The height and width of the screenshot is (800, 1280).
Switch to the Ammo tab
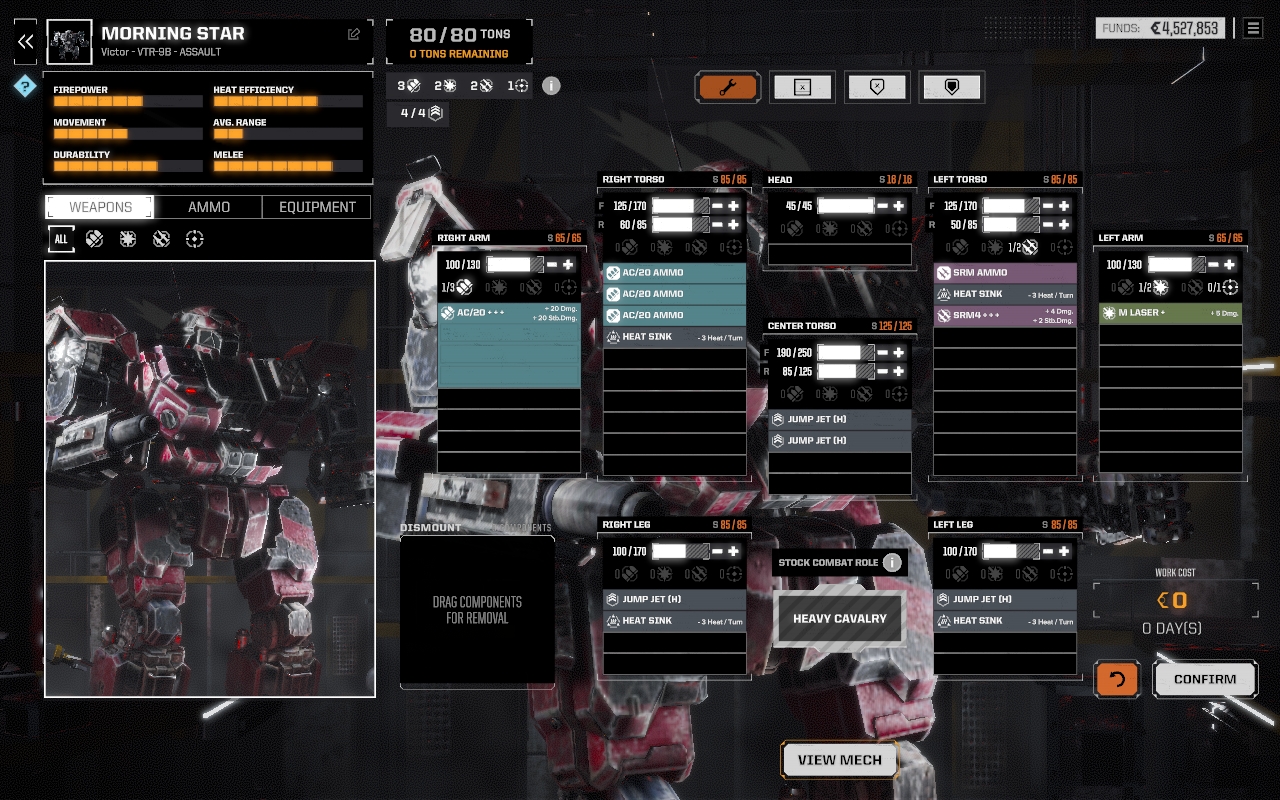(209, 207)
